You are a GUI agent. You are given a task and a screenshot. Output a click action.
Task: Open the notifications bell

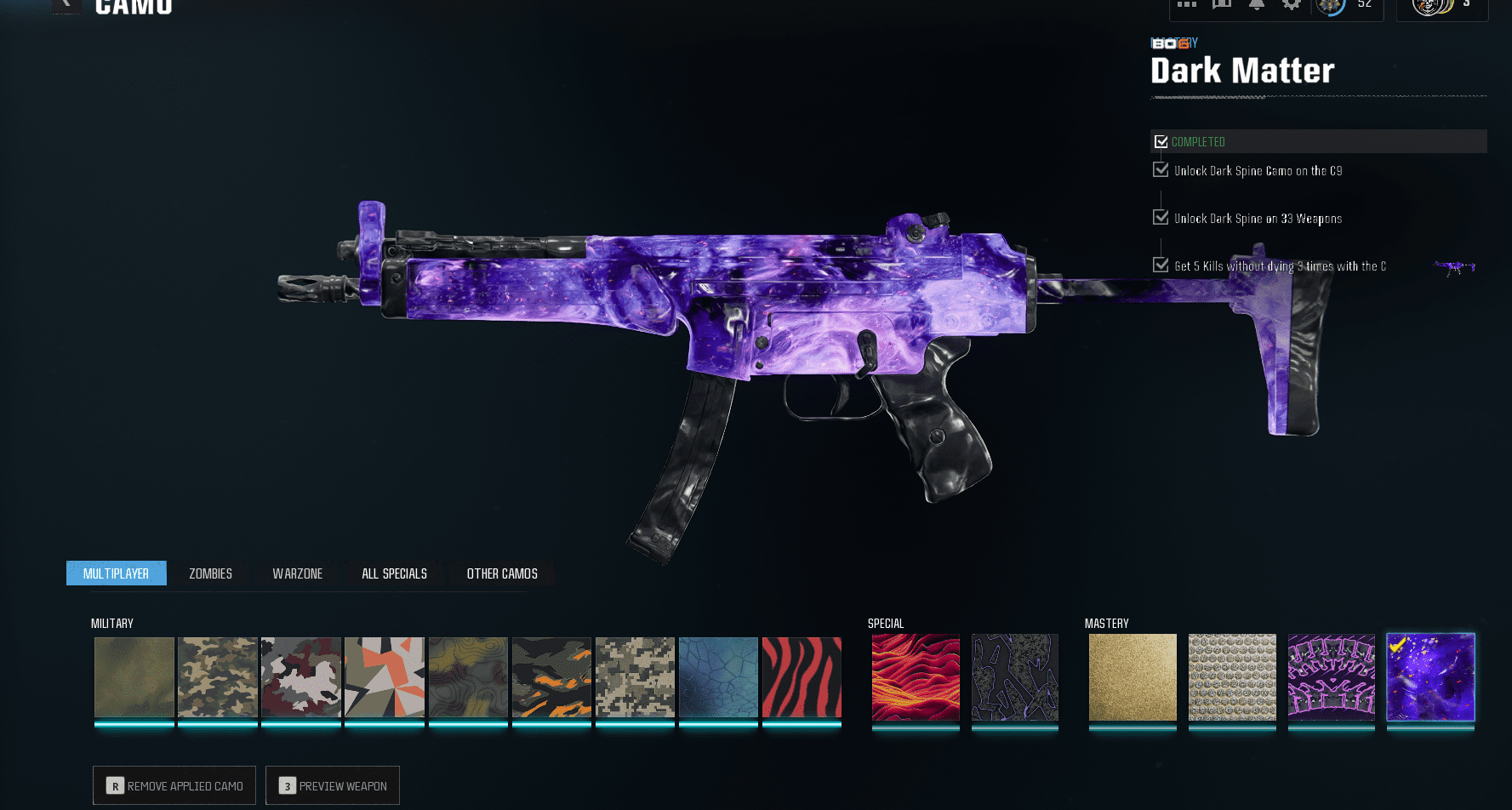pyautogui.click(x=1257, y=4)
